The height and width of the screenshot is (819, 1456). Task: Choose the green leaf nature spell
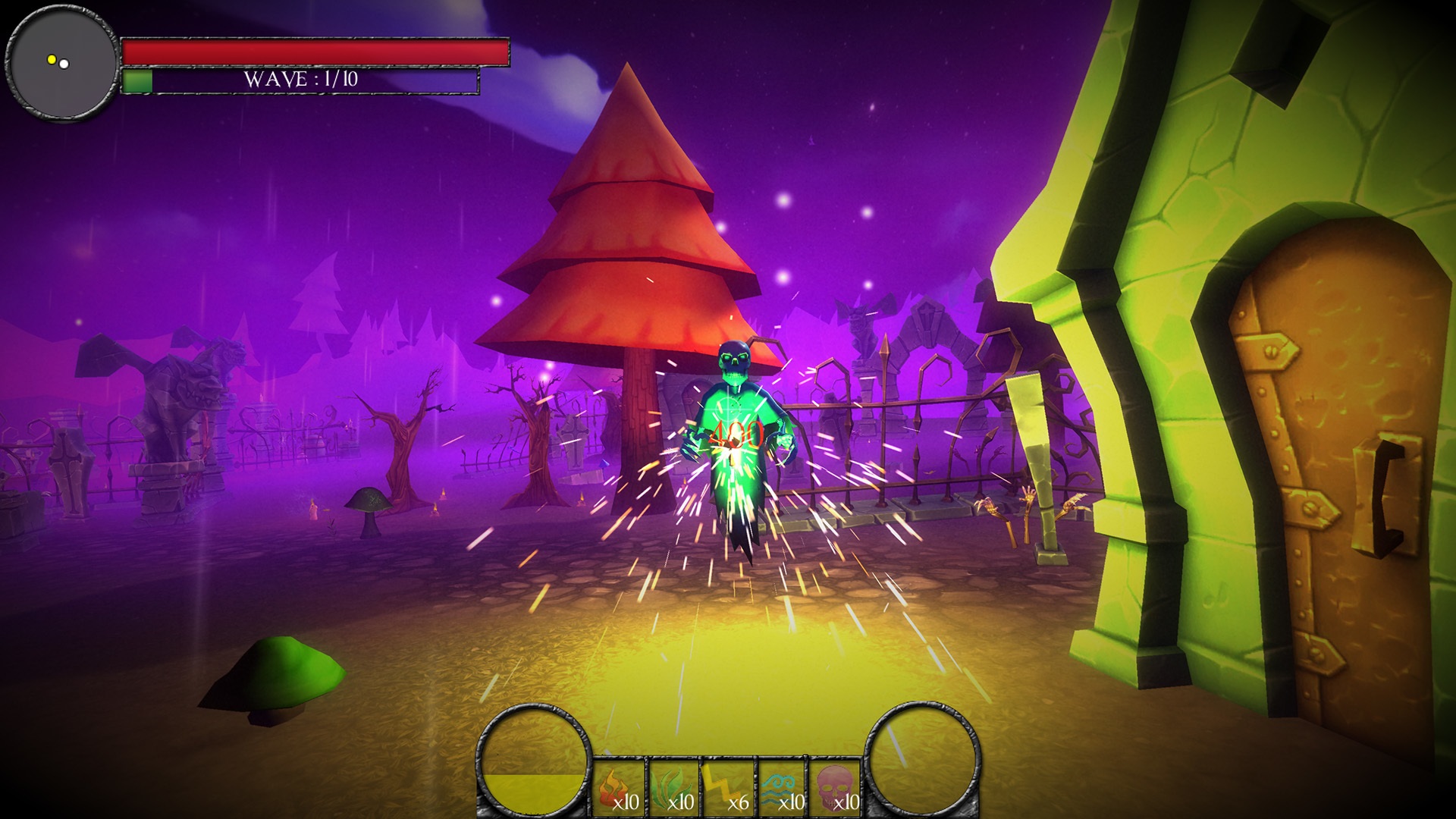point(673,789)
